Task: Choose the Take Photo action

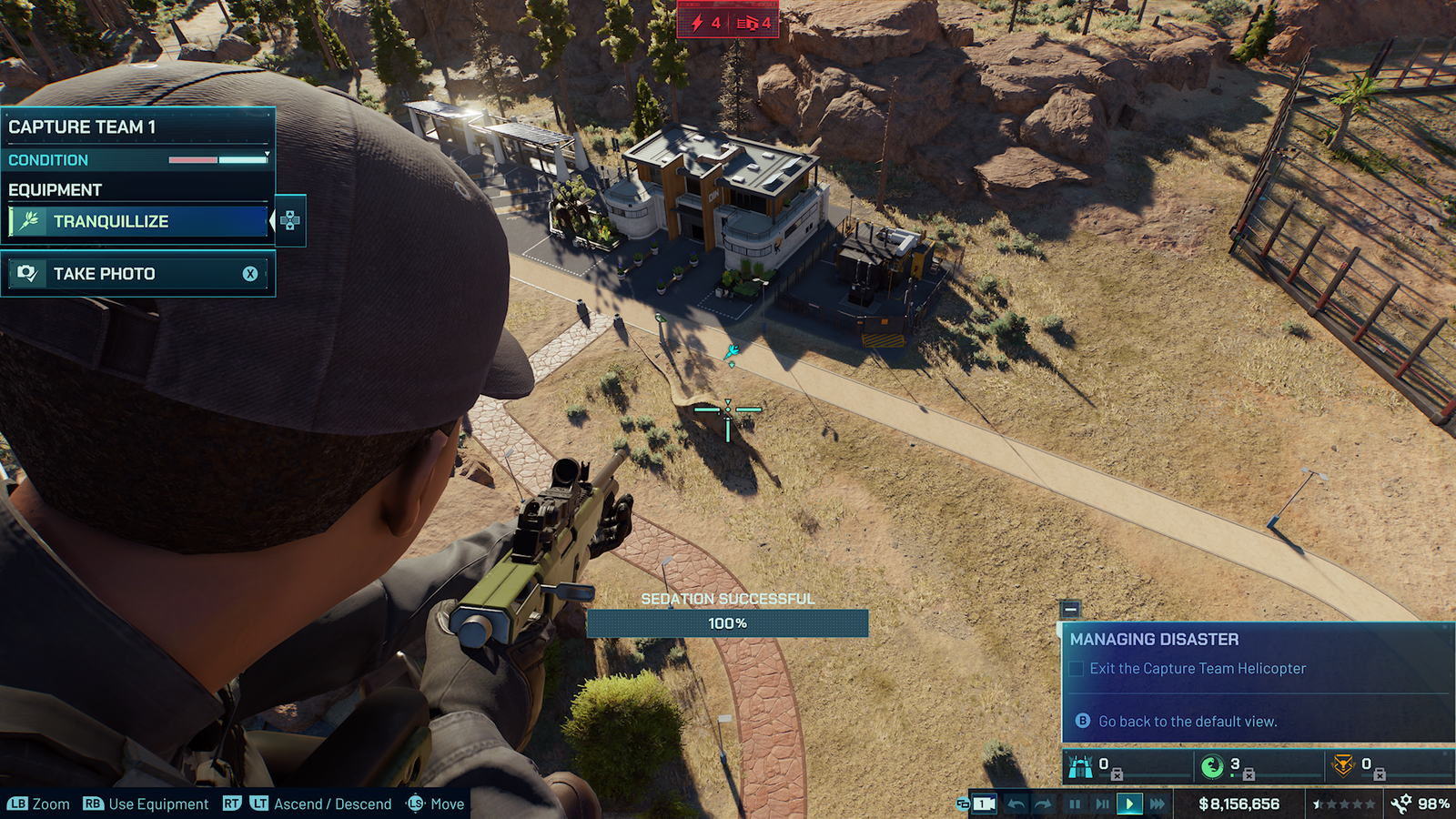Action: [x=138, y=274]
